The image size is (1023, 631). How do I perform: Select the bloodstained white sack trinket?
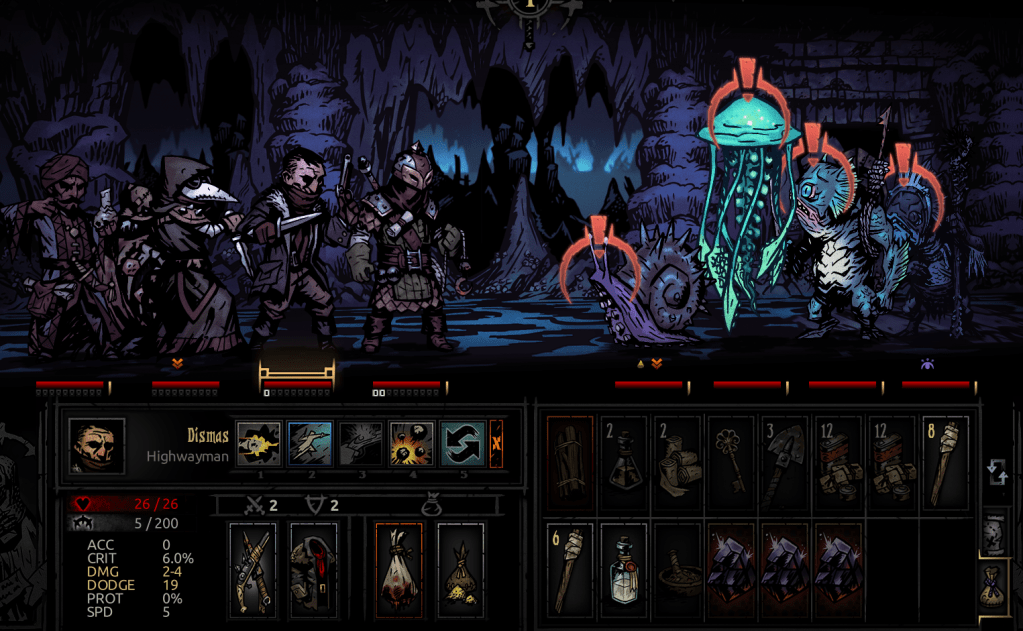pos(398,569)
